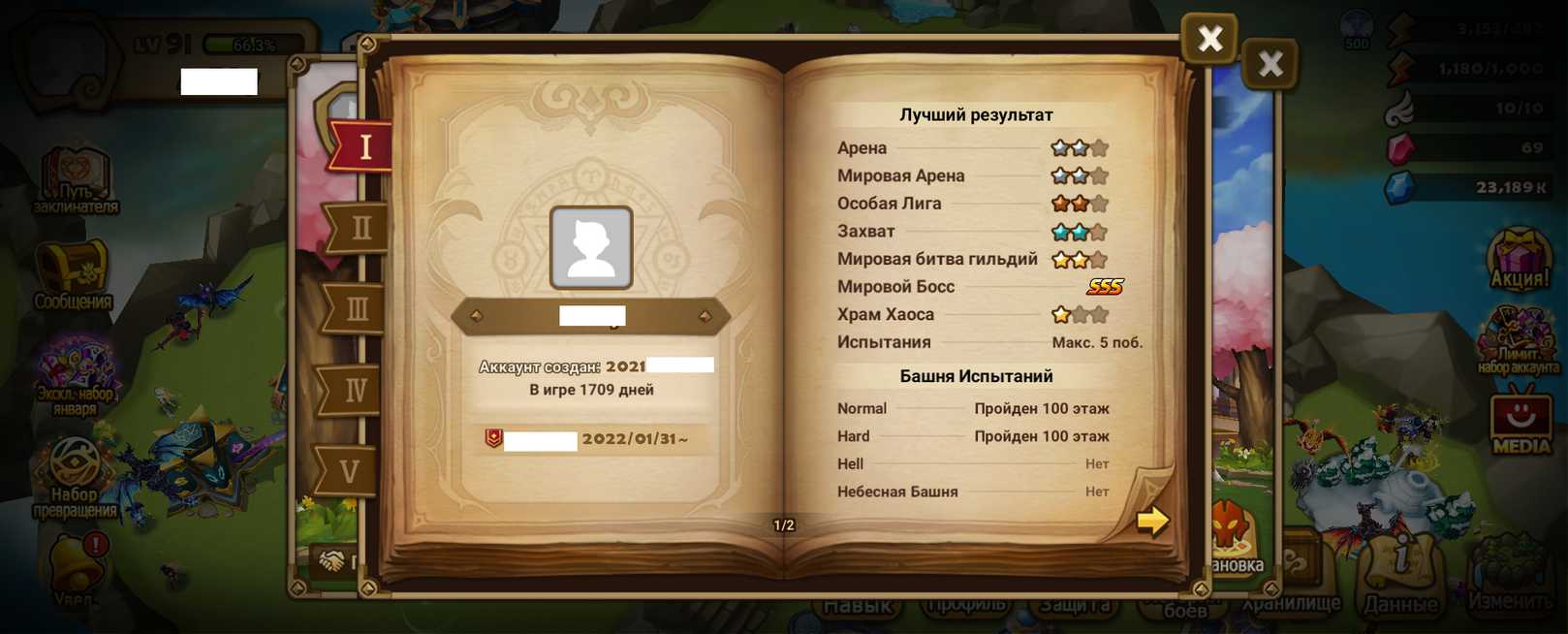Select the red I bookmark tab
Viewport: 1568px width, 634px height.
pos(363,147)
